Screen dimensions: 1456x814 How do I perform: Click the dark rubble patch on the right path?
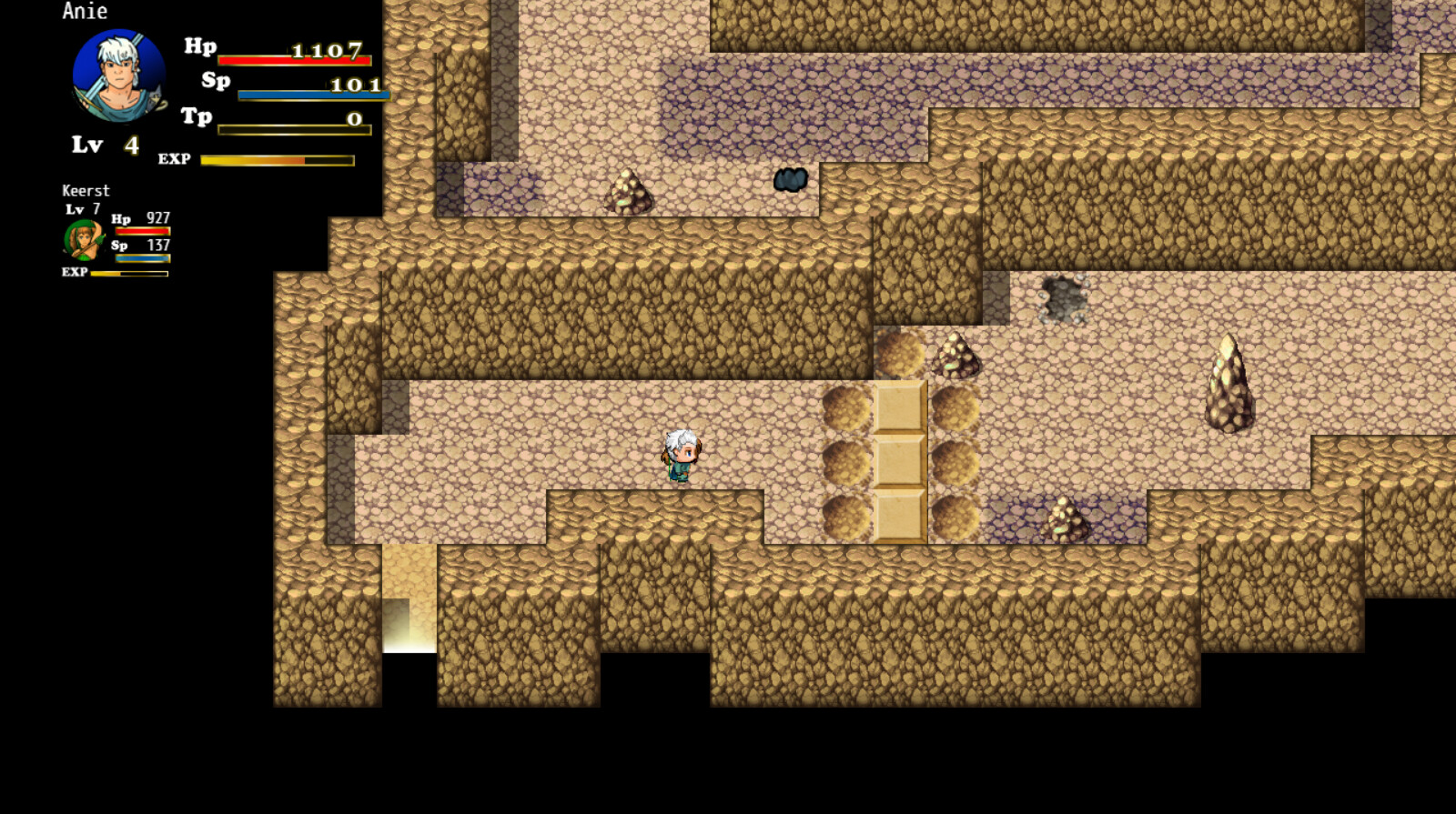[x=1061, y=296]
